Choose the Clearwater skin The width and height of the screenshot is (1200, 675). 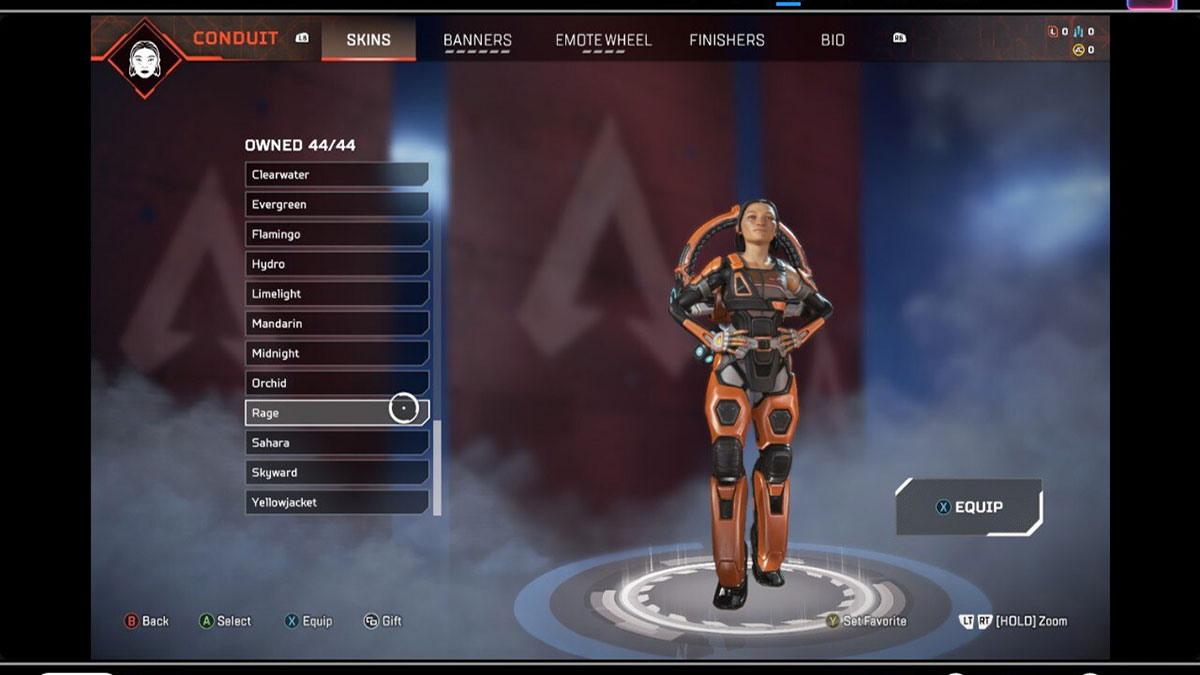336,175
